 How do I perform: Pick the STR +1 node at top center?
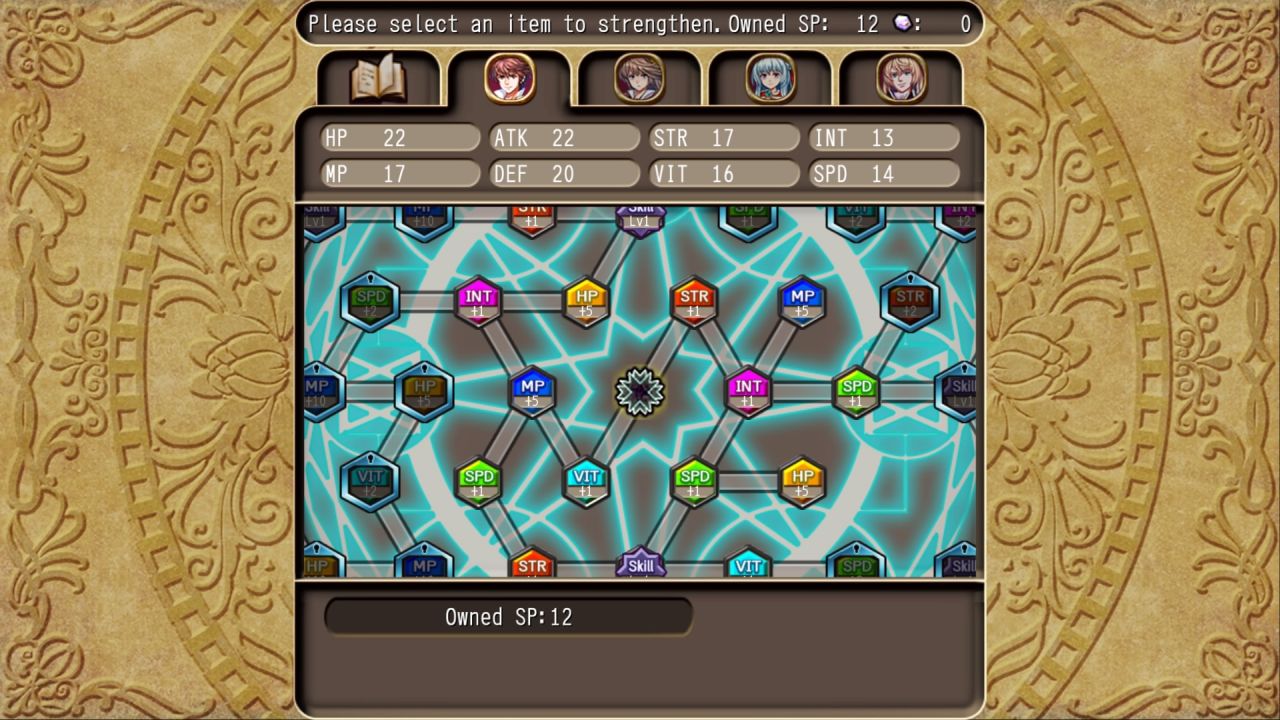[x=694, y=297]
